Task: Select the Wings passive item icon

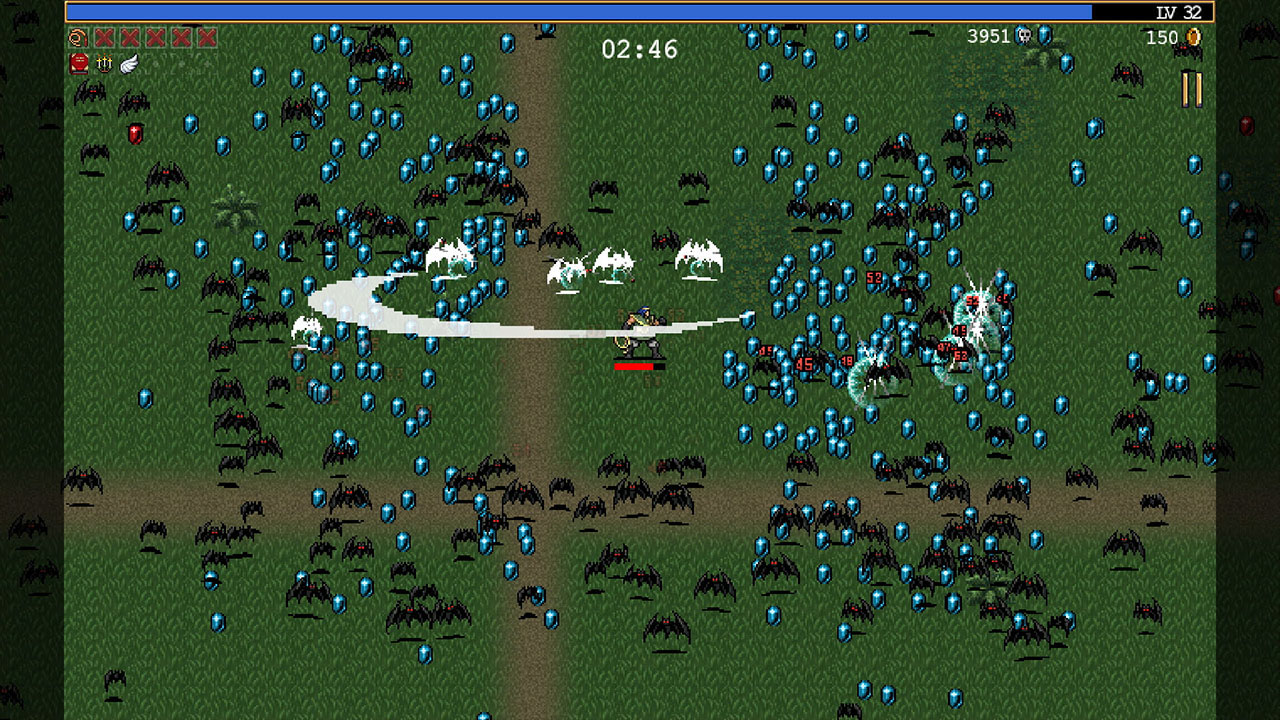Action: tap(128, 64)
